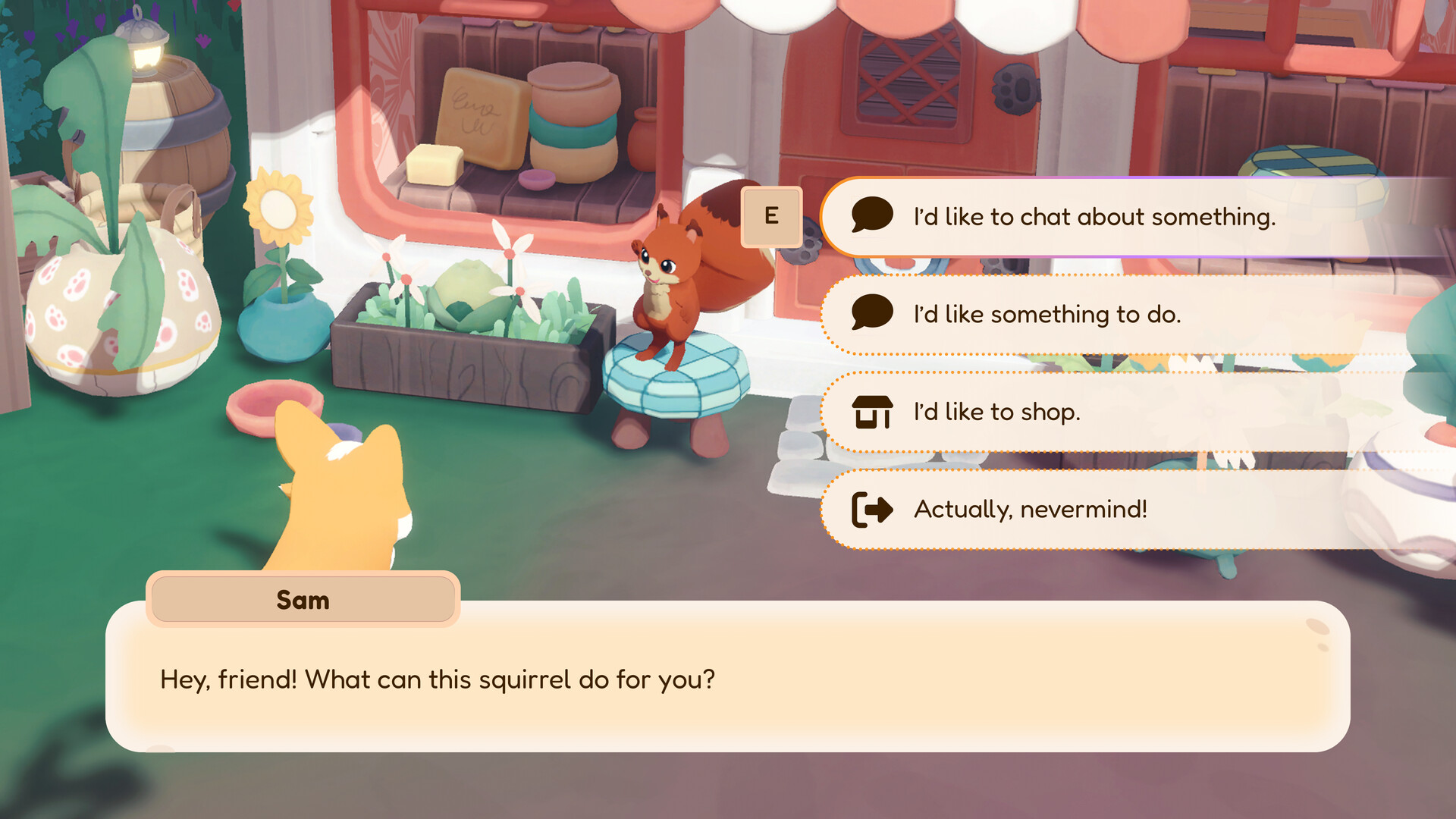Choose the option I'd like to chat about something
The image size is (1456, 819).
[1092, 217]
